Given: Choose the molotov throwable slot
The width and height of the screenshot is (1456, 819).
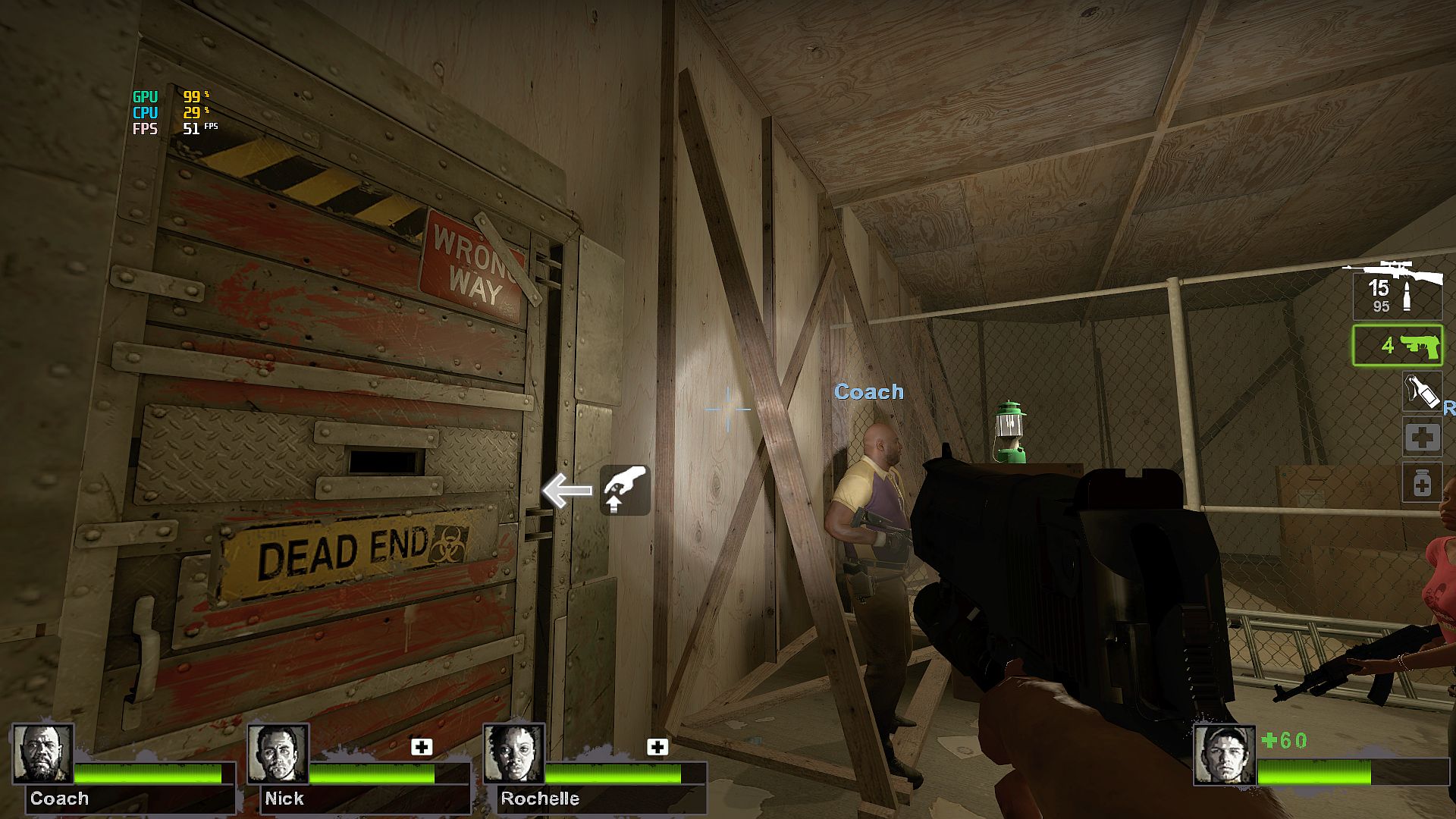Looking at the screenshot, I should tap(1421, 392).
